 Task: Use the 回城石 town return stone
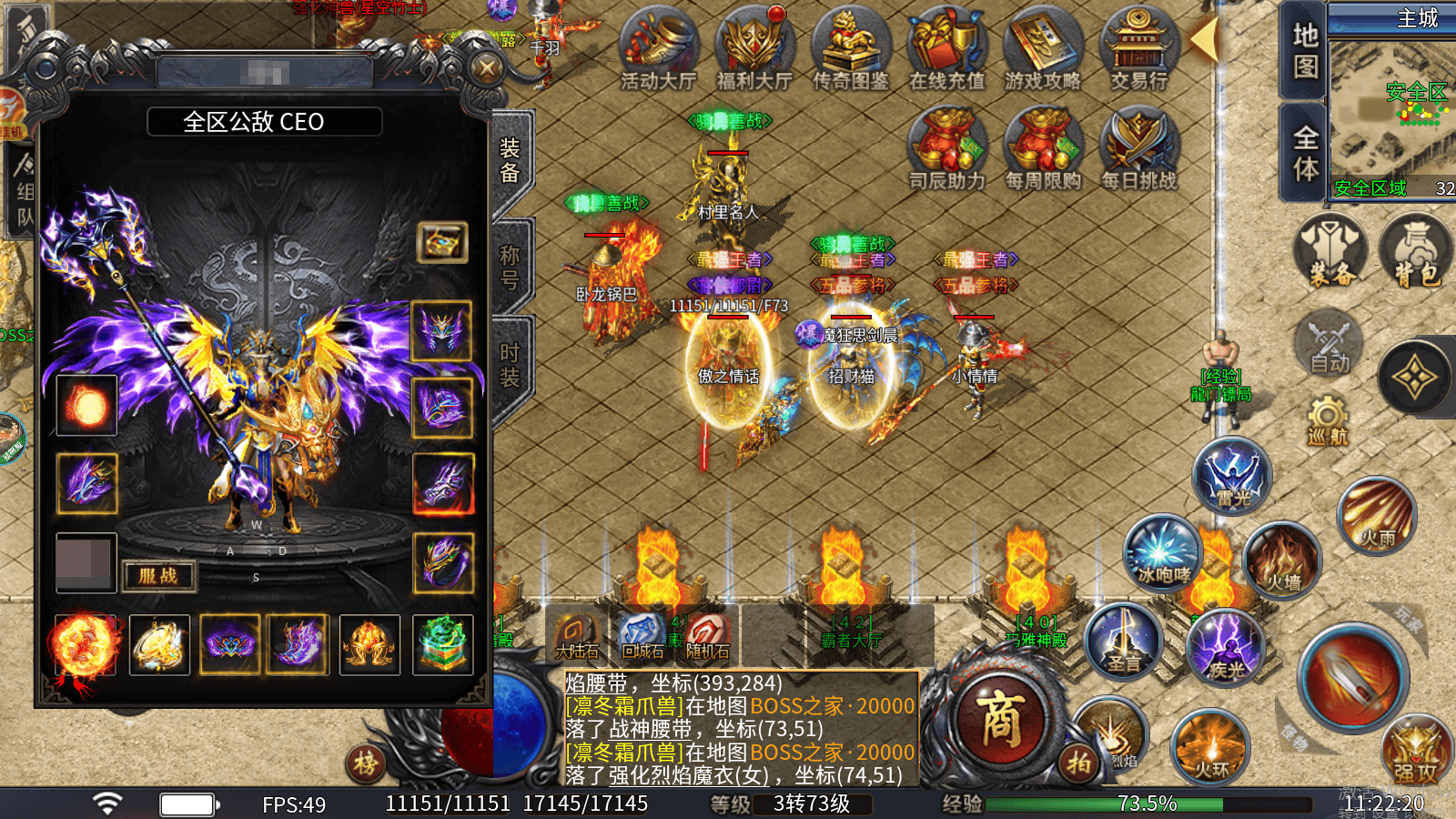[642, 634]
